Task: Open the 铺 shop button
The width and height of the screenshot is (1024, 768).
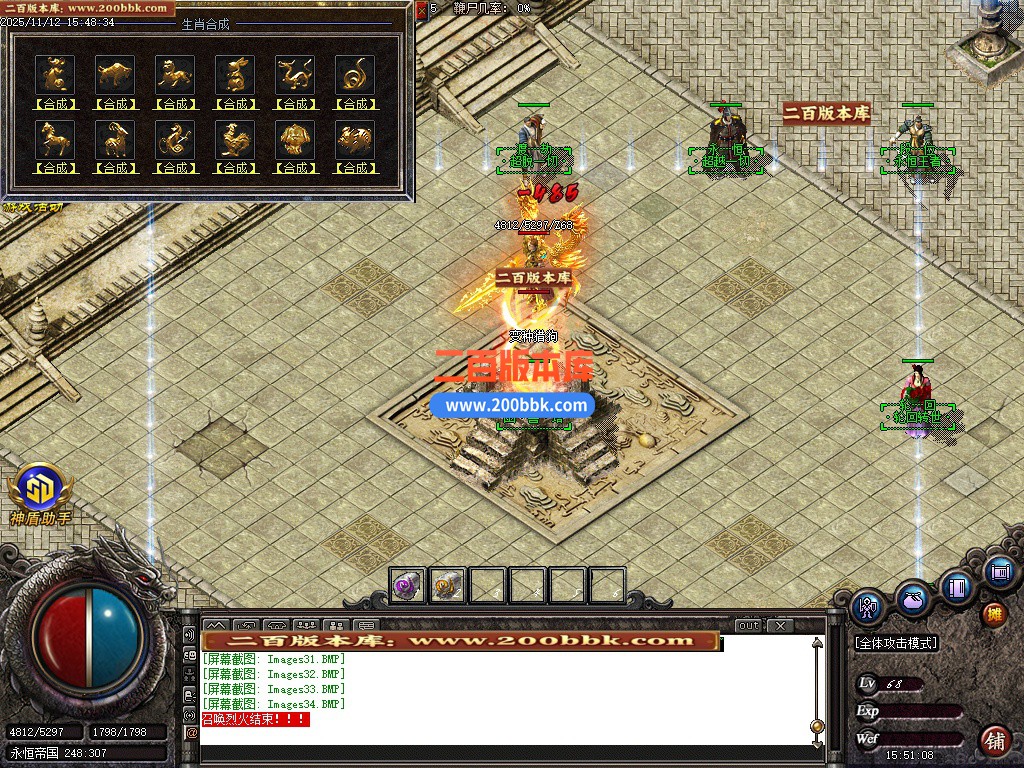Action: click(x=995, y=741)
